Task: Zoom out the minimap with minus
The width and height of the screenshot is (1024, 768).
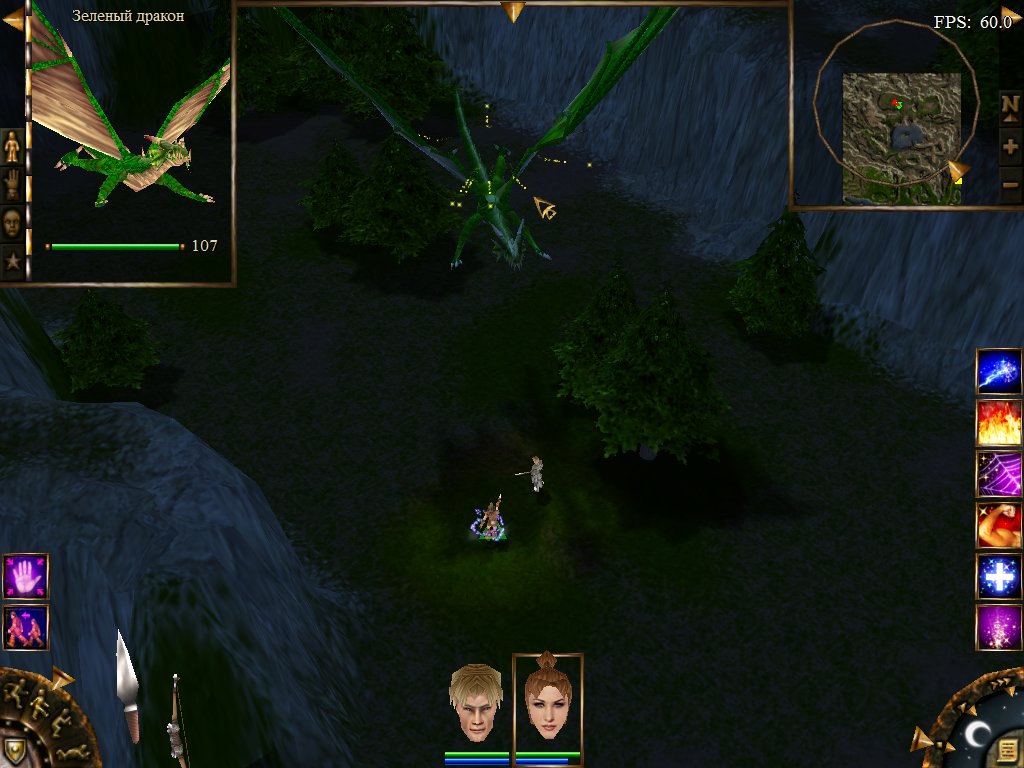Action: coord(1010,184)
